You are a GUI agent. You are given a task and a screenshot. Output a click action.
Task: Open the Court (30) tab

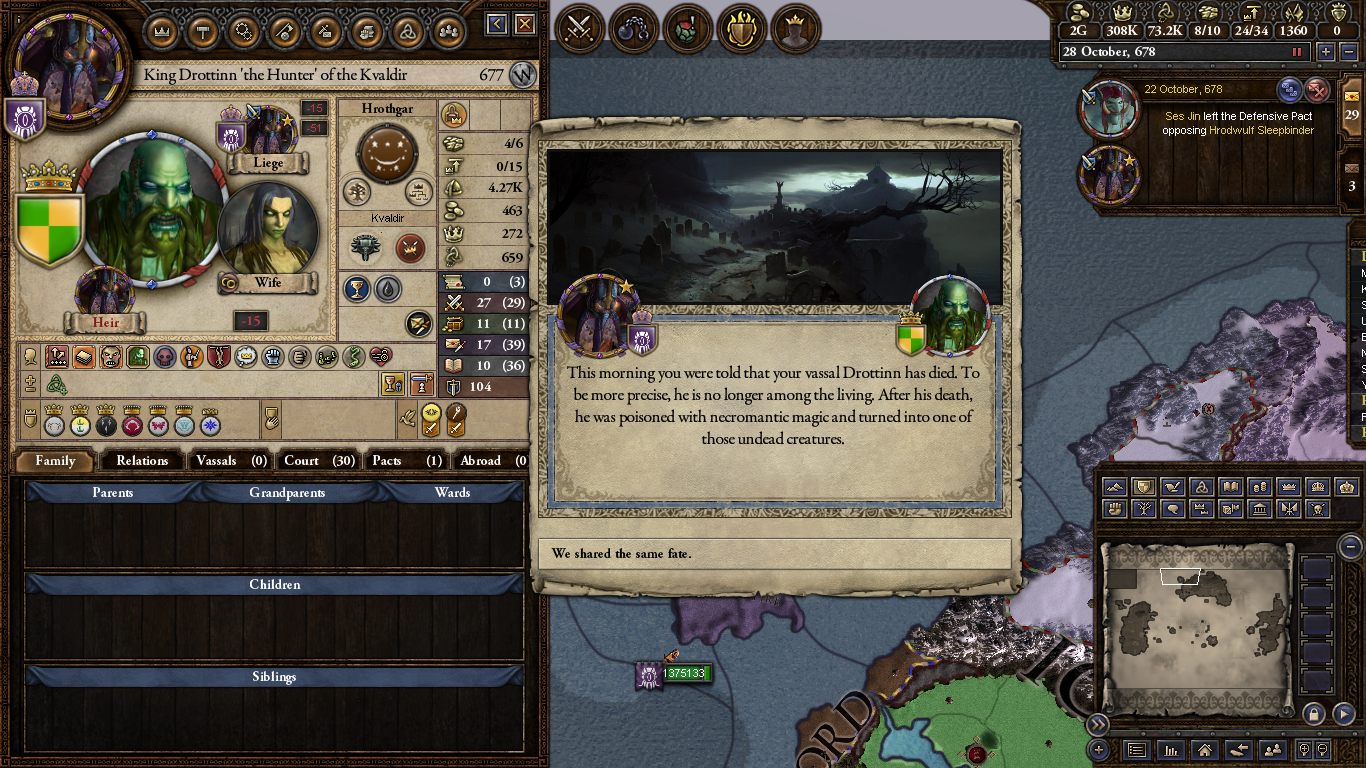point(318,461)
